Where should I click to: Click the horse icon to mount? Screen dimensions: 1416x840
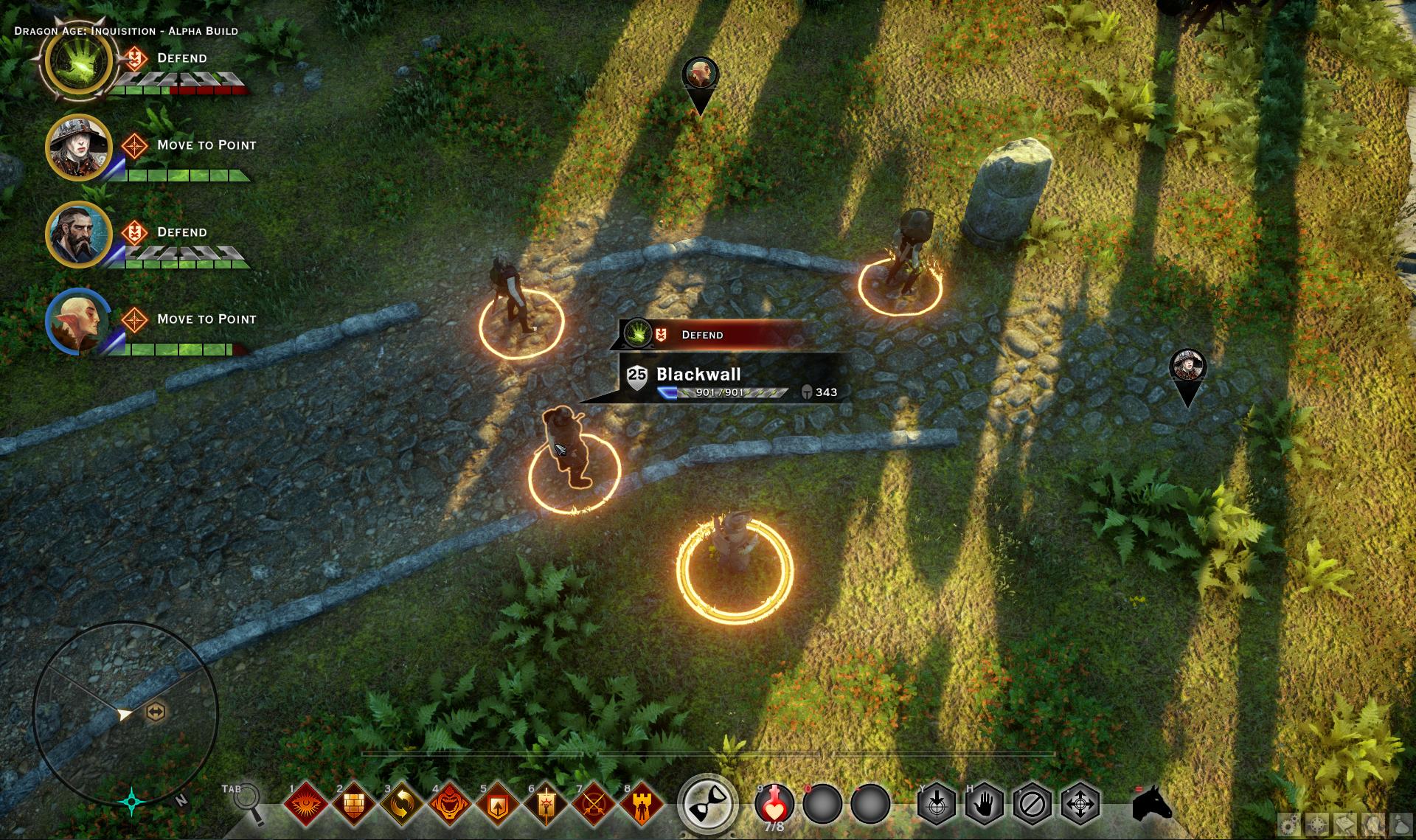point(1150,808)
